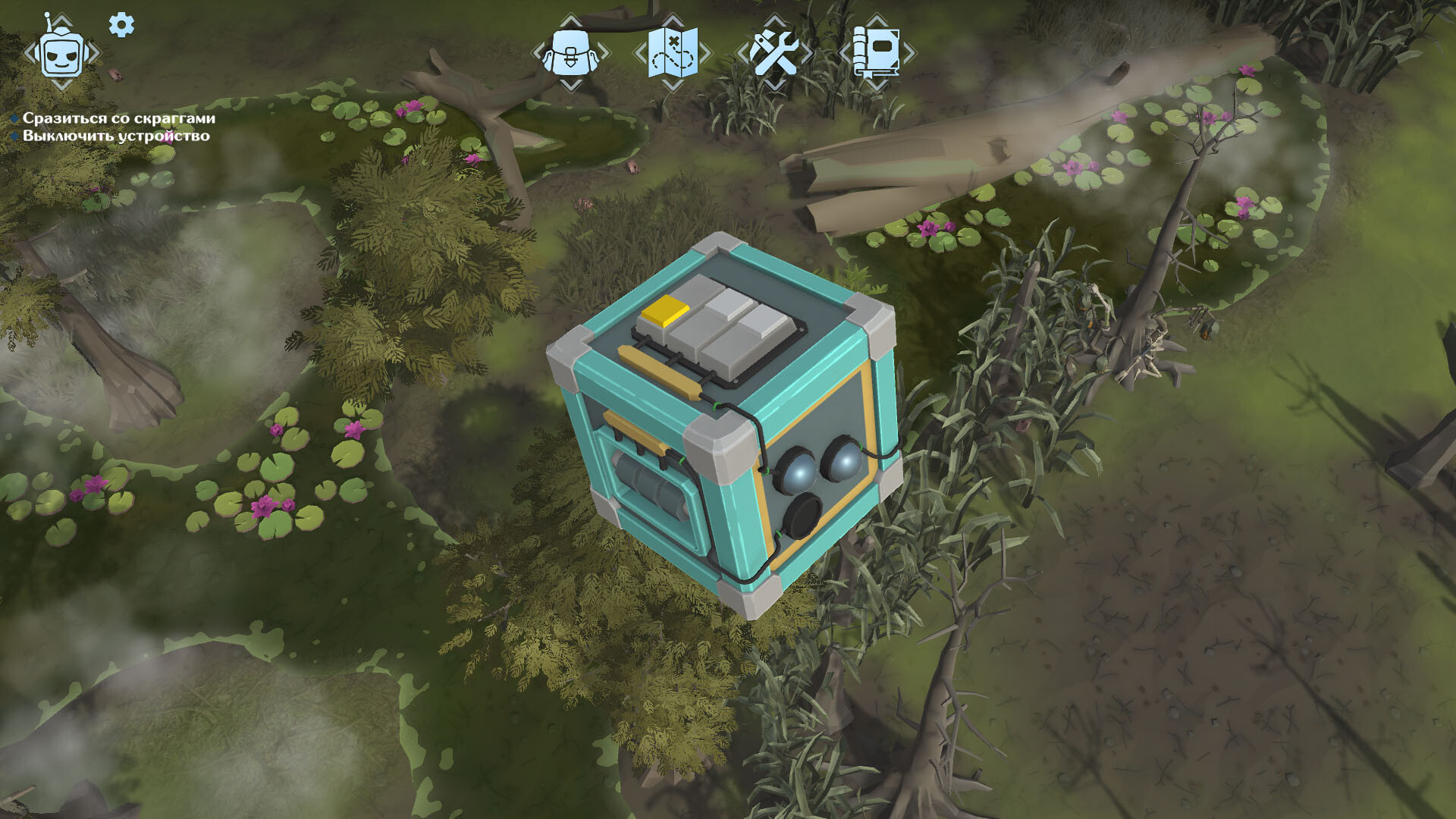Open the journal book
The width and height of the screenshot is (1456, 819).
coord(877,52)
